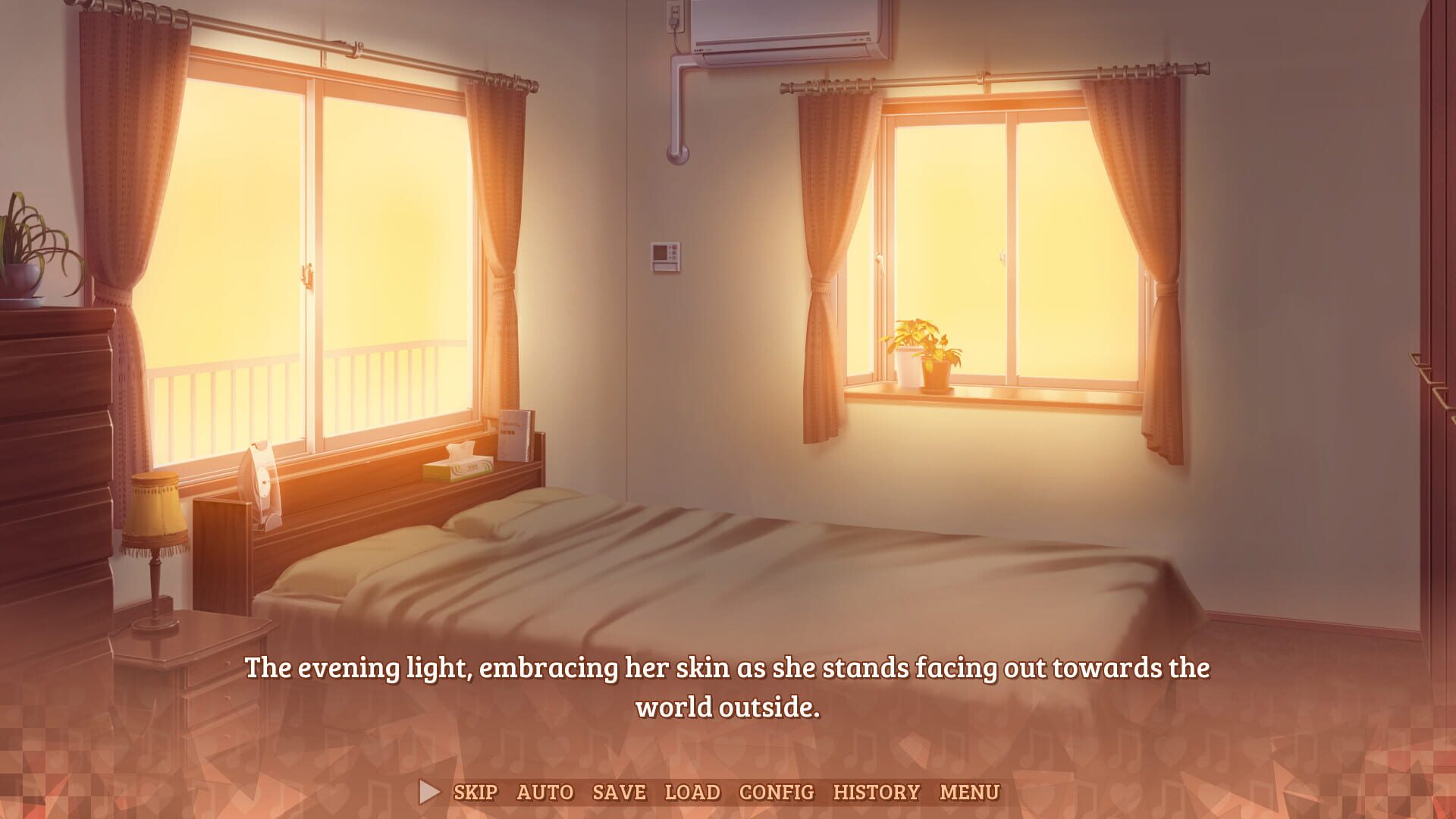Select SKIP to fast-forward the story
Image resolution: width=1456 pixels, height=819 pixels.
[475, 791]
